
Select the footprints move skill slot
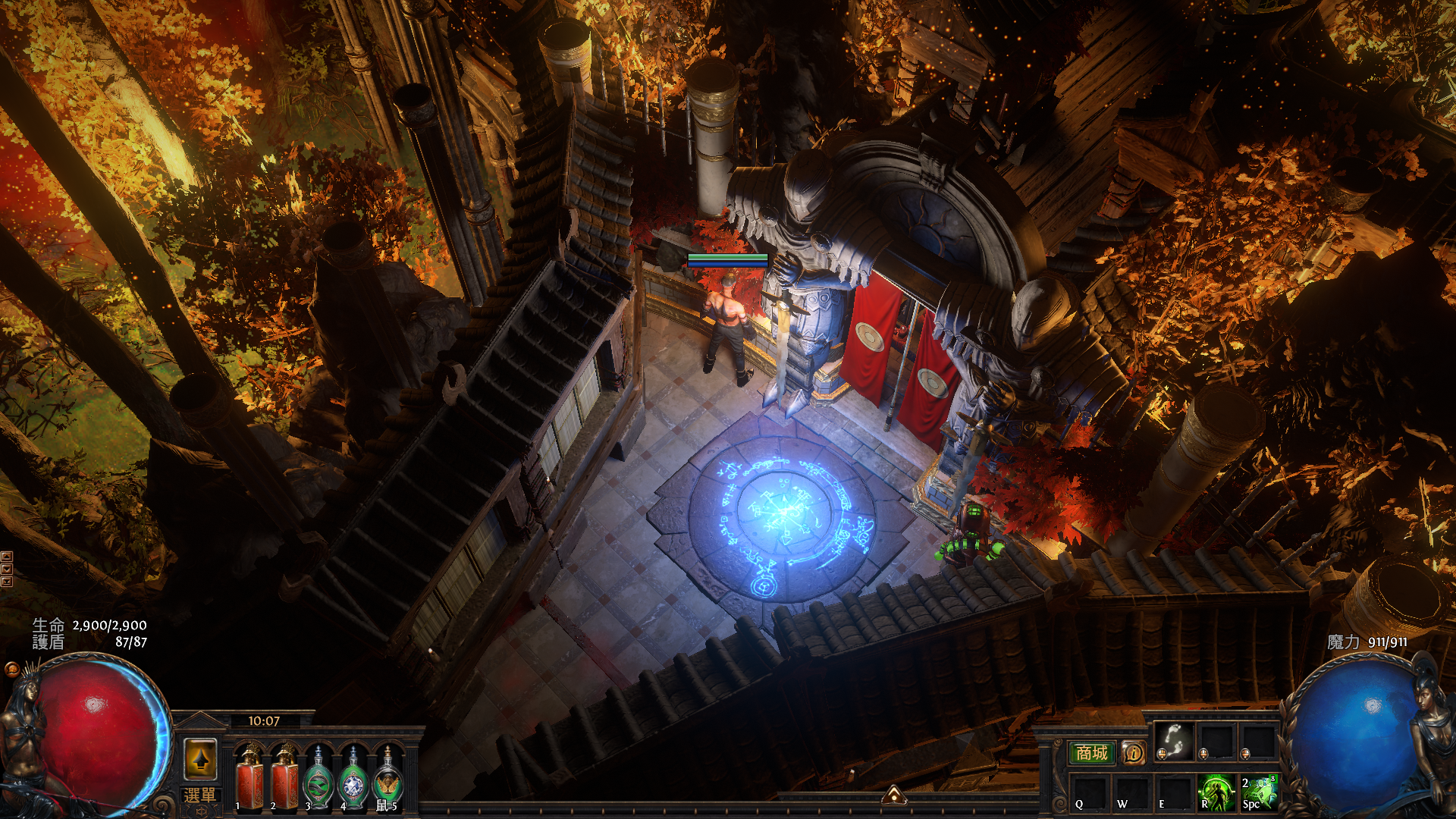[x=1173, y=740]
